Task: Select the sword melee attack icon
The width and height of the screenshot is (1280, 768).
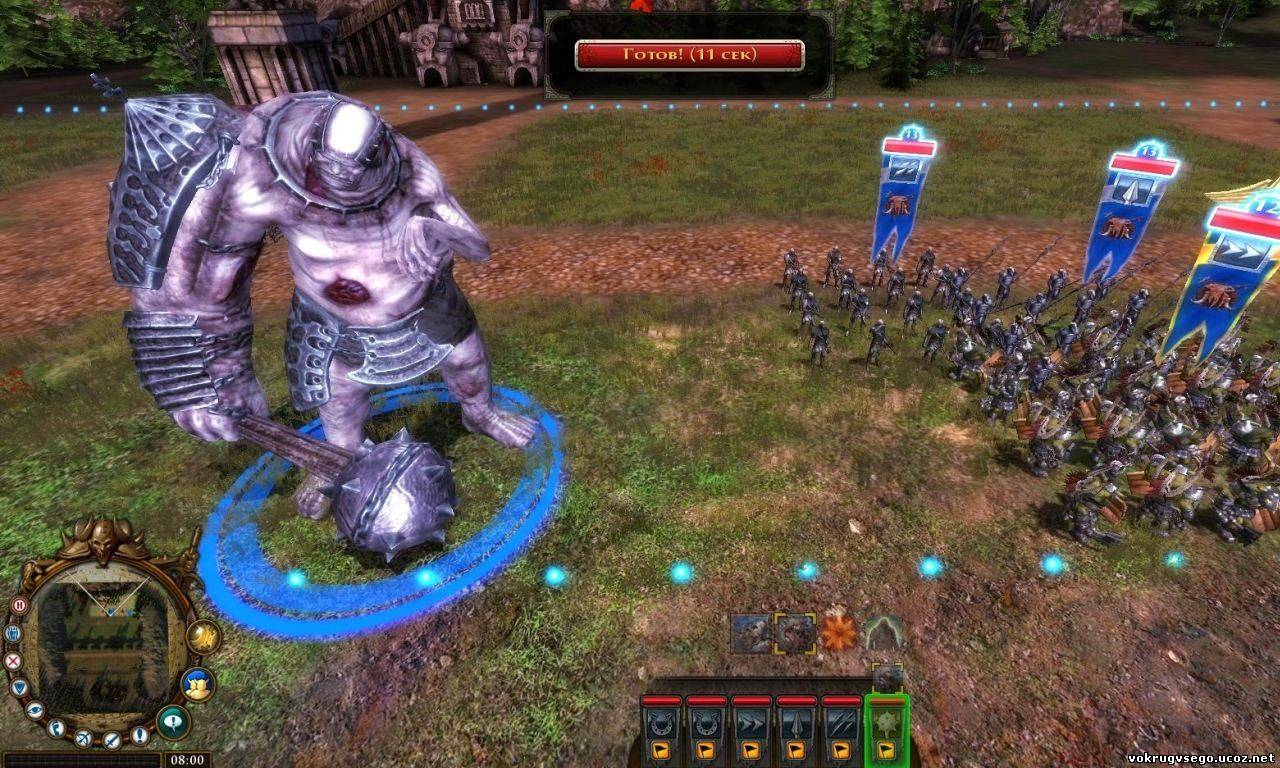Action: coord(112,740)
